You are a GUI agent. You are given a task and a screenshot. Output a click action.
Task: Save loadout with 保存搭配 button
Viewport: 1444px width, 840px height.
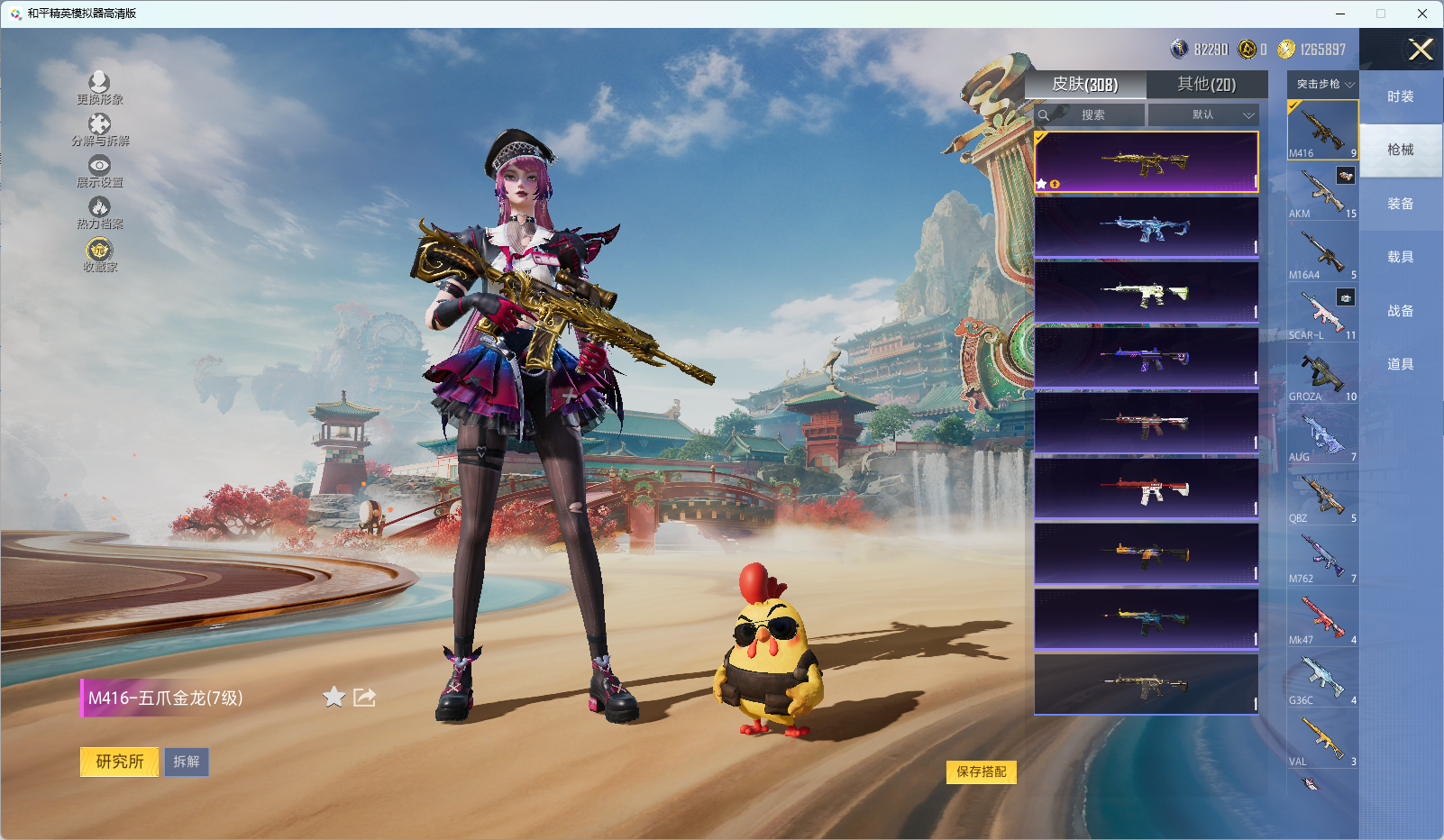pyautogui.click(x=981, y=772)
